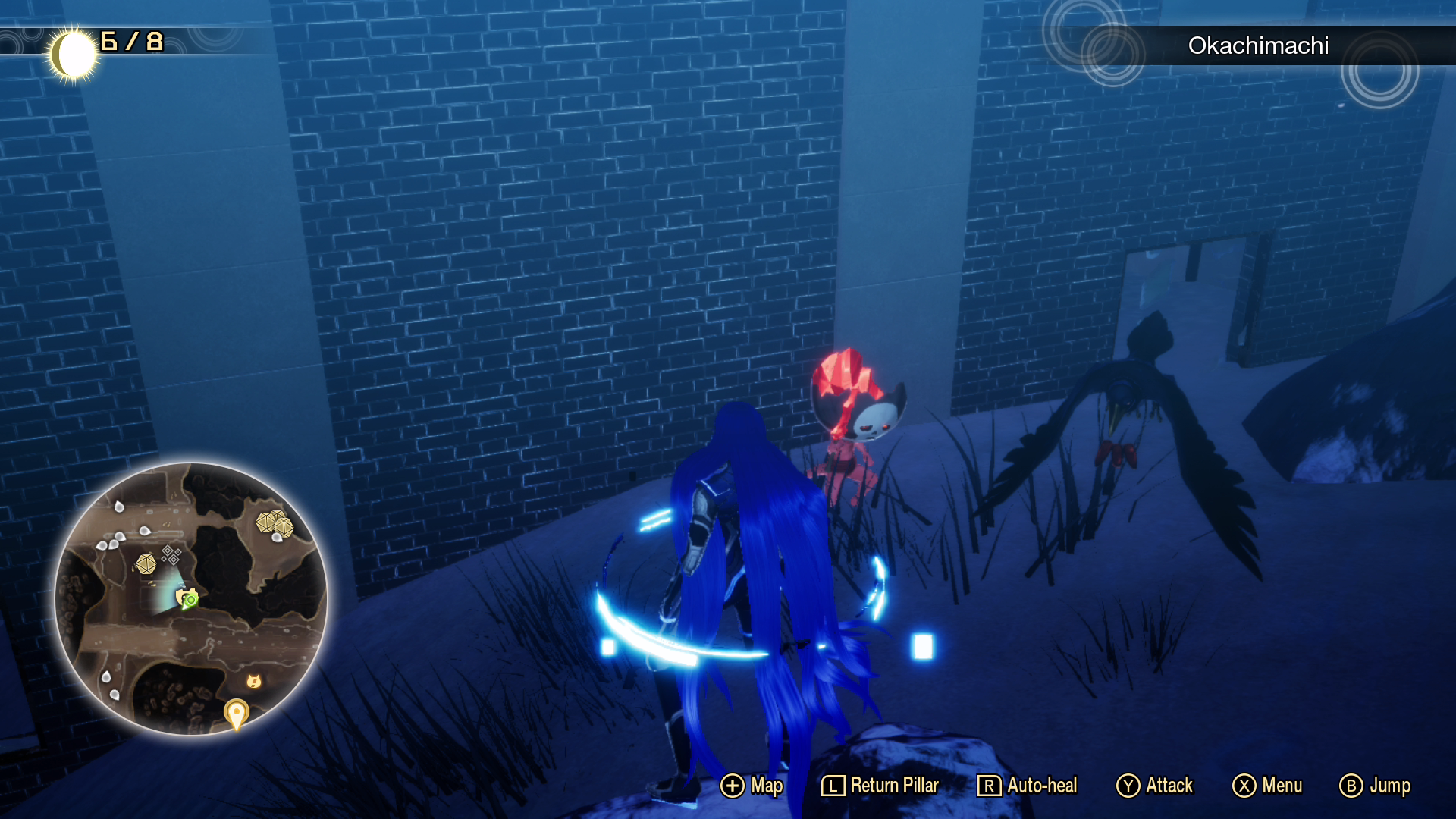Select the gold polyhedron cluster on minimap

(x=275, y=523)
